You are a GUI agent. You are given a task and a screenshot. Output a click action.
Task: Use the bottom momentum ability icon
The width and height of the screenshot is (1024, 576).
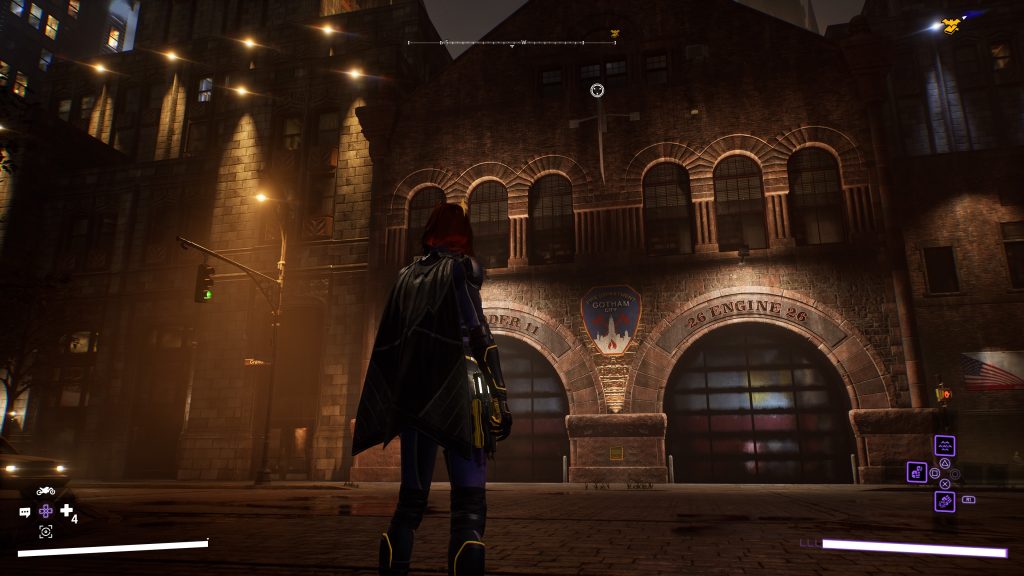(944, 501)
